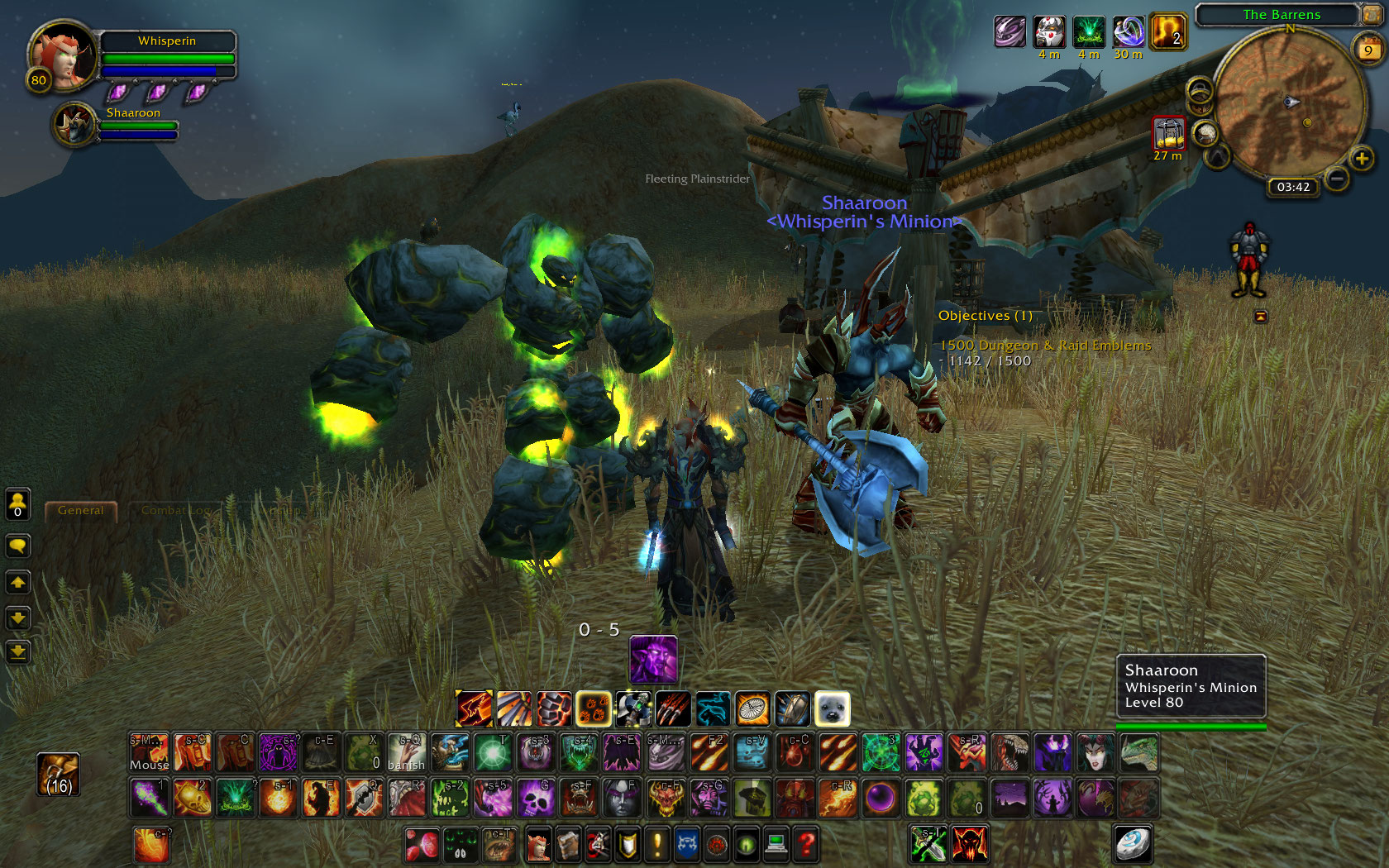Viewport: 1389px width, 868px height.
Task: Activate the white seal pet icon
Action: pos(832,709)
